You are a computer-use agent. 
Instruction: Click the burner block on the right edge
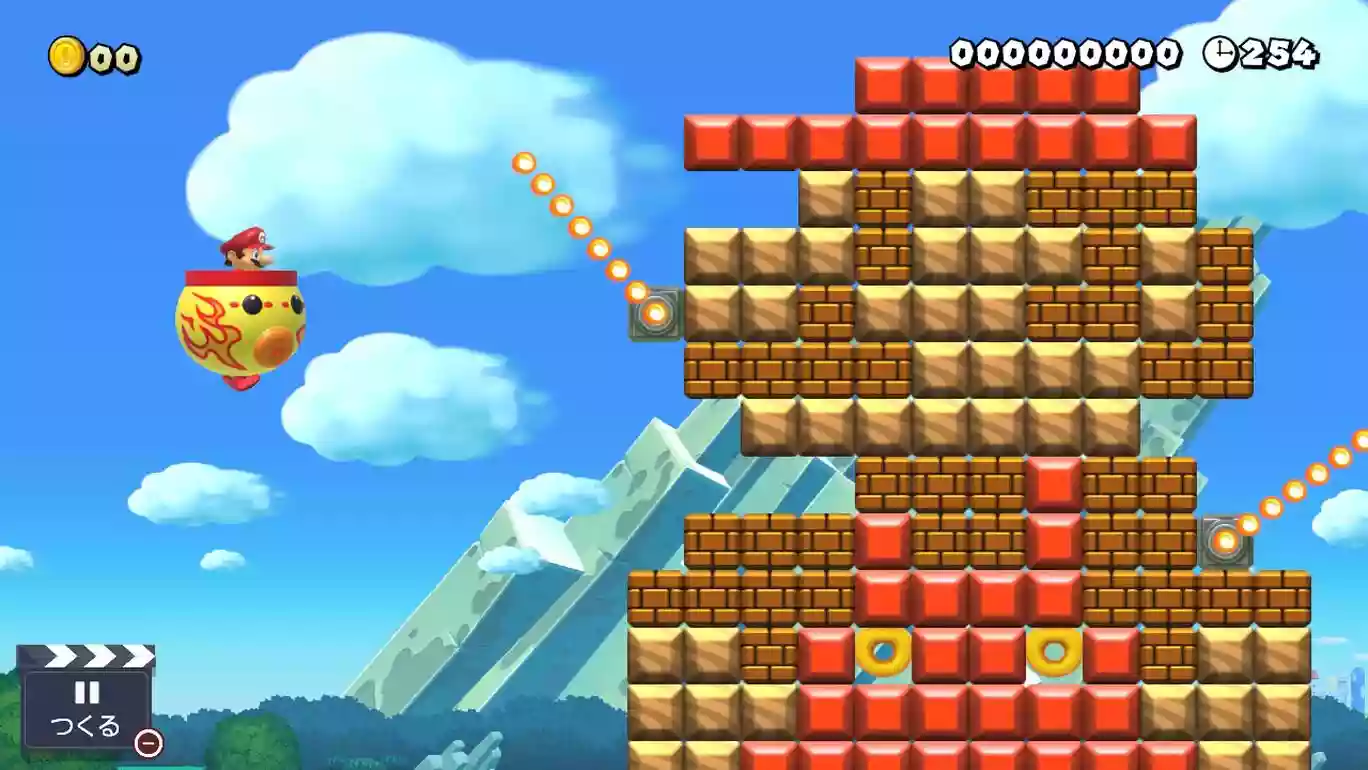pos(1227,542)
